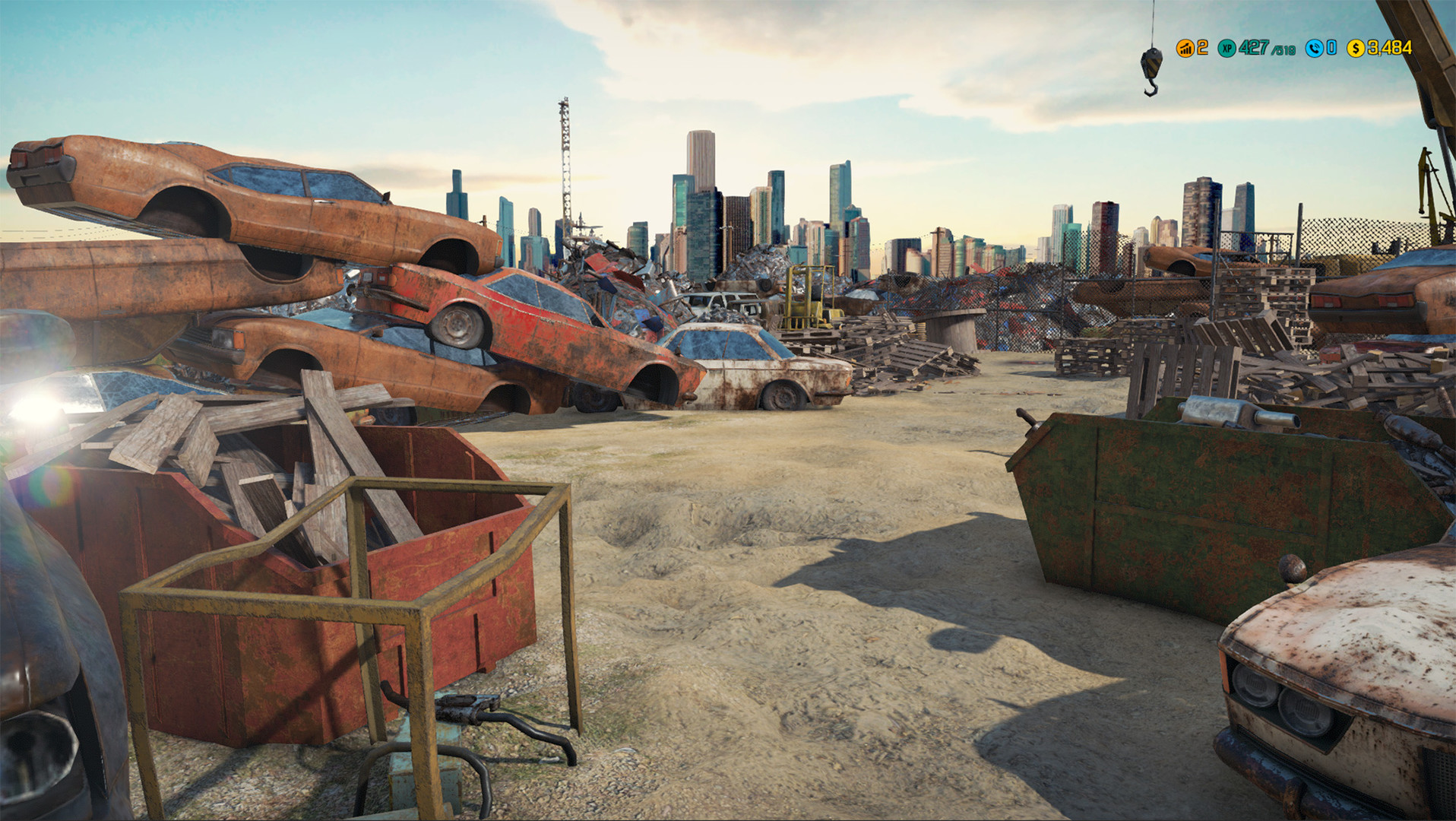This screenshot has height=821, width=1456.
Task: Click the yellow dollar coin icon
Action: point(1355,48)
